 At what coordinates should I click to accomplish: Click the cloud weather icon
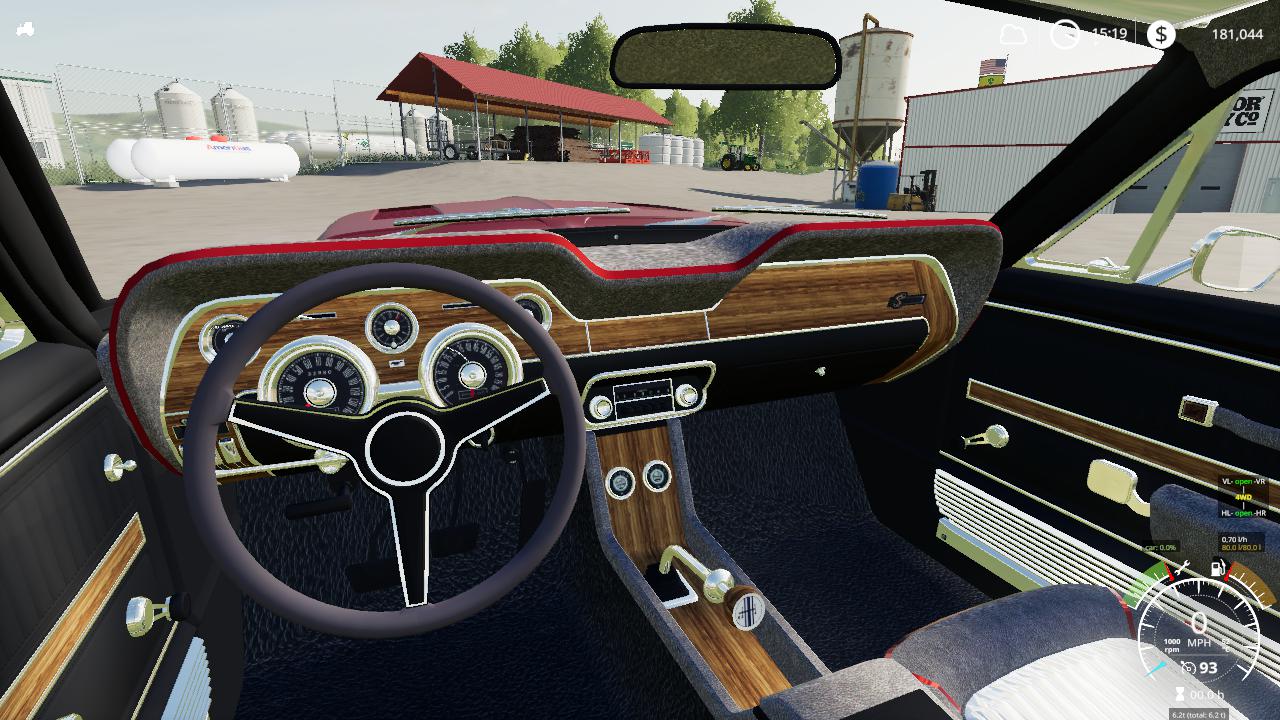click(1013, 34)
